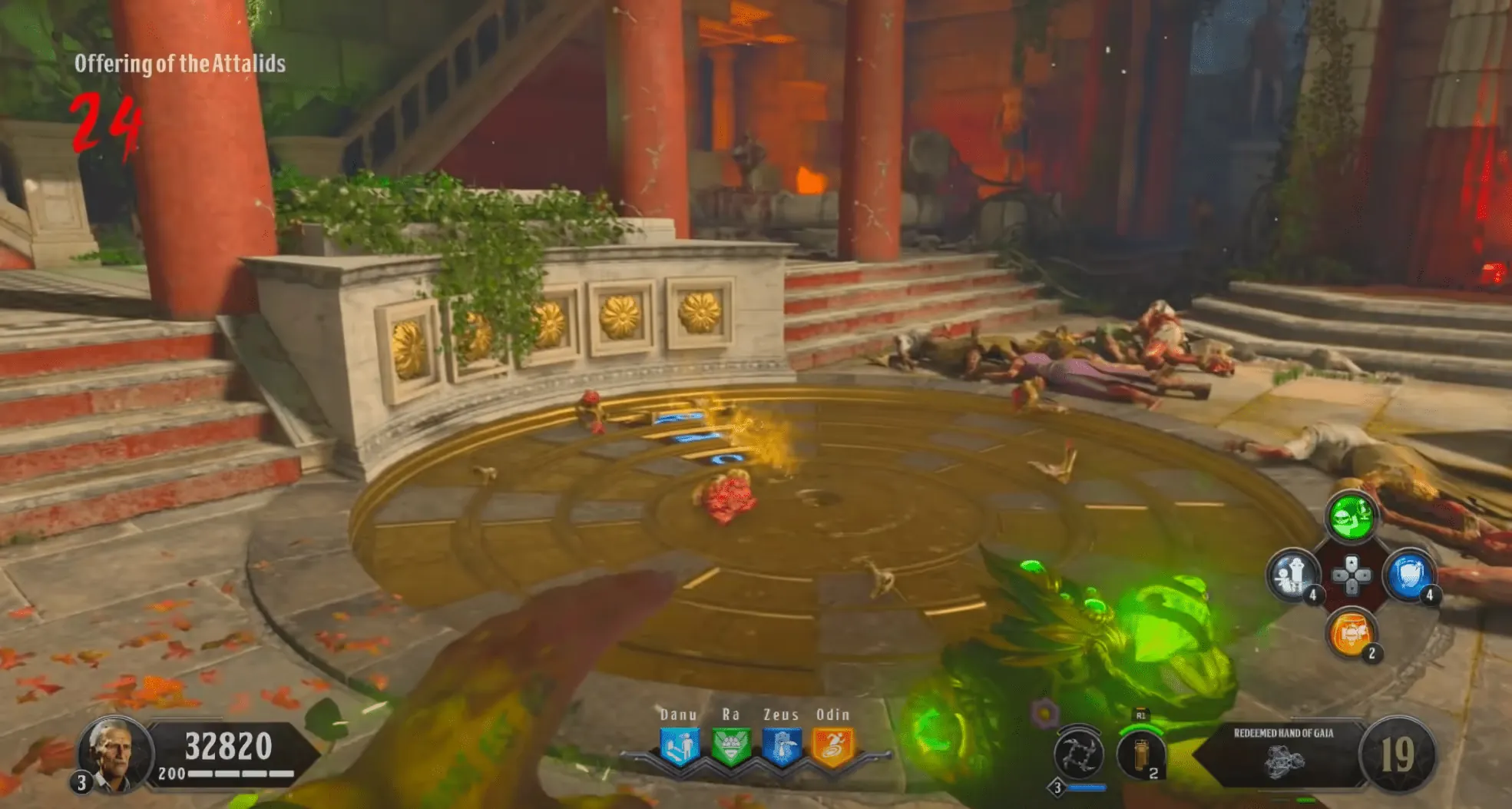The height and width of the screenshot is (809, 1512).
Task: Activate the blue shield elixir
Action: (x=1410, y=575)
